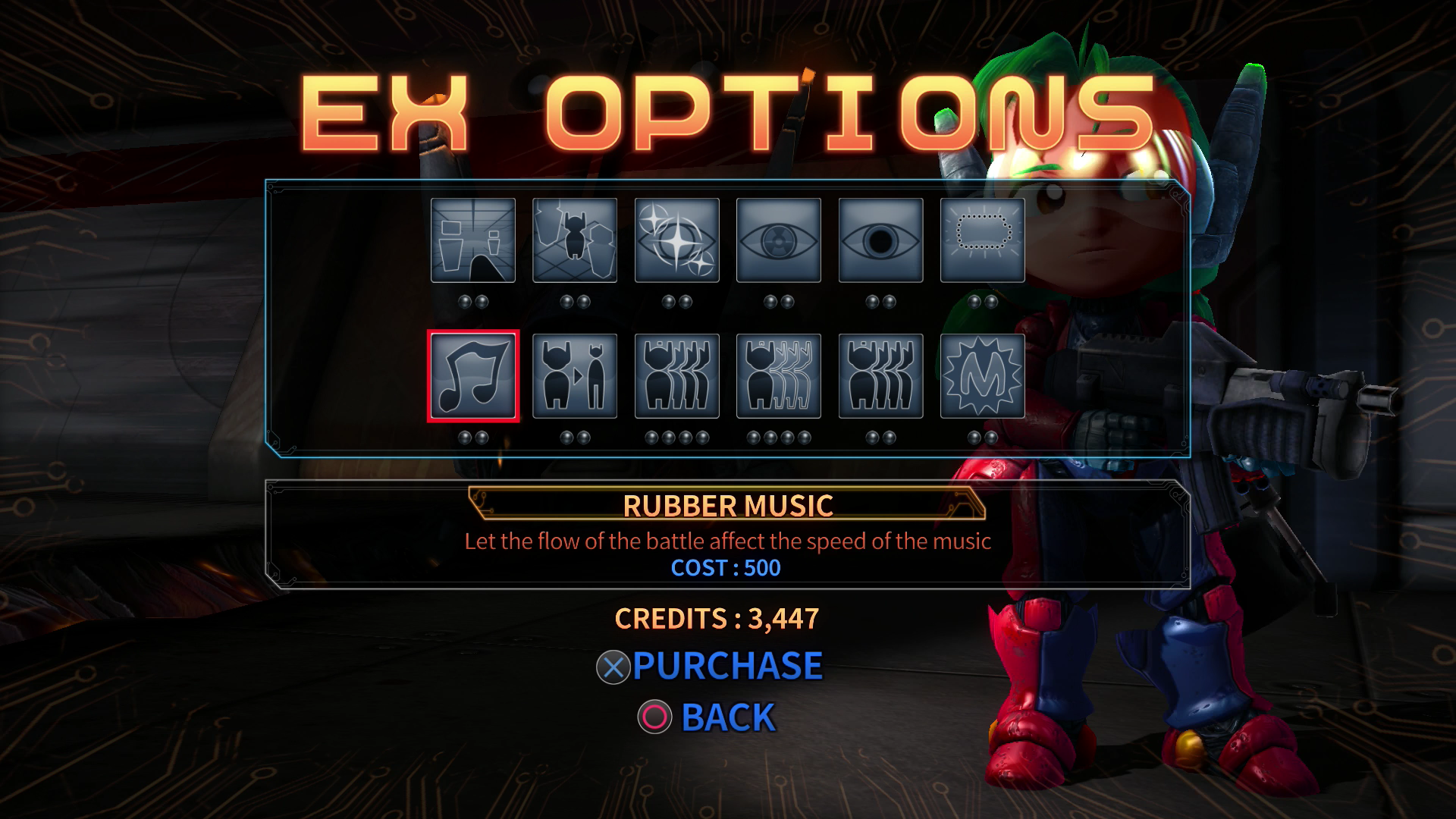Select the starburst M badge icon
The width and height of the screenshot is (1456, 819).
click(x=982, y=376)
